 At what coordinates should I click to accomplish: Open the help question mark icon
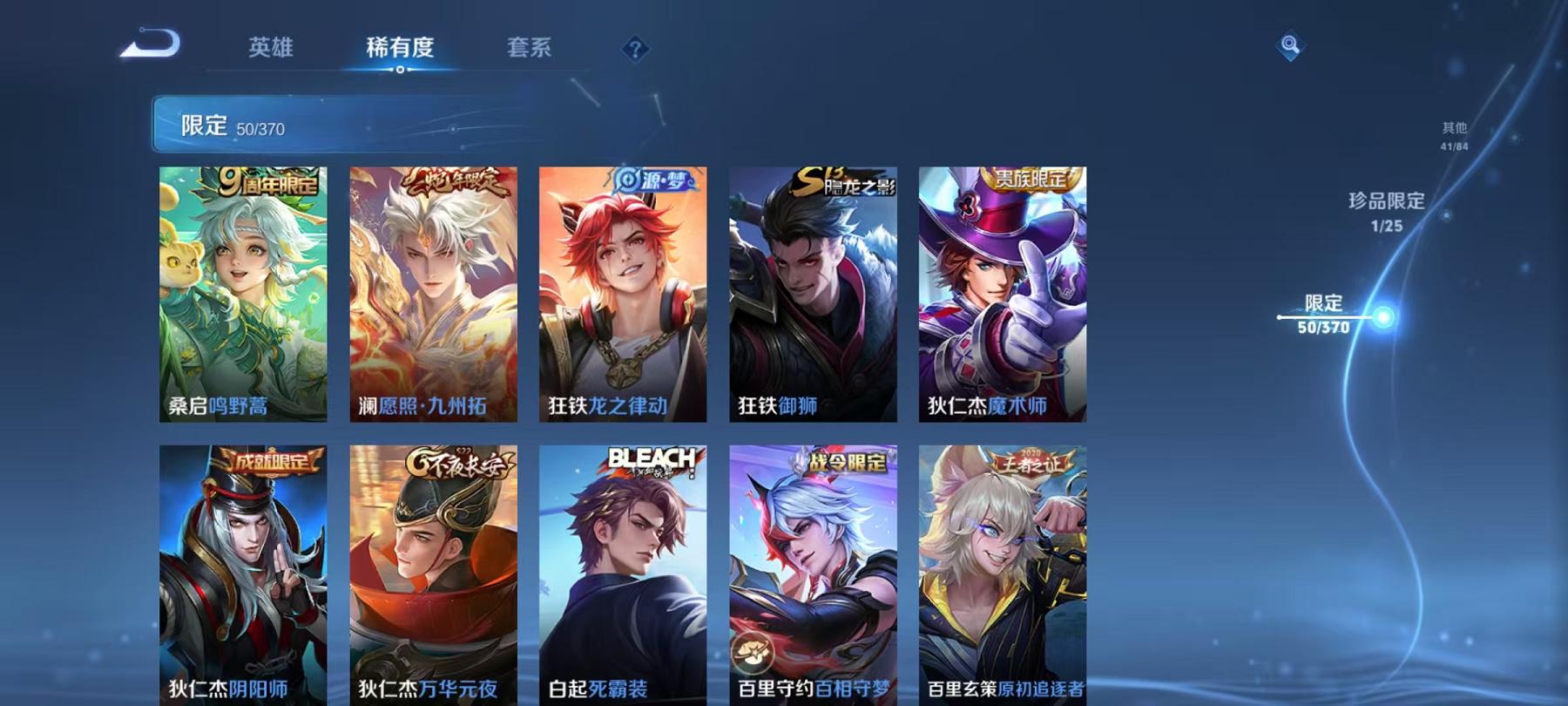coord(636,48)
